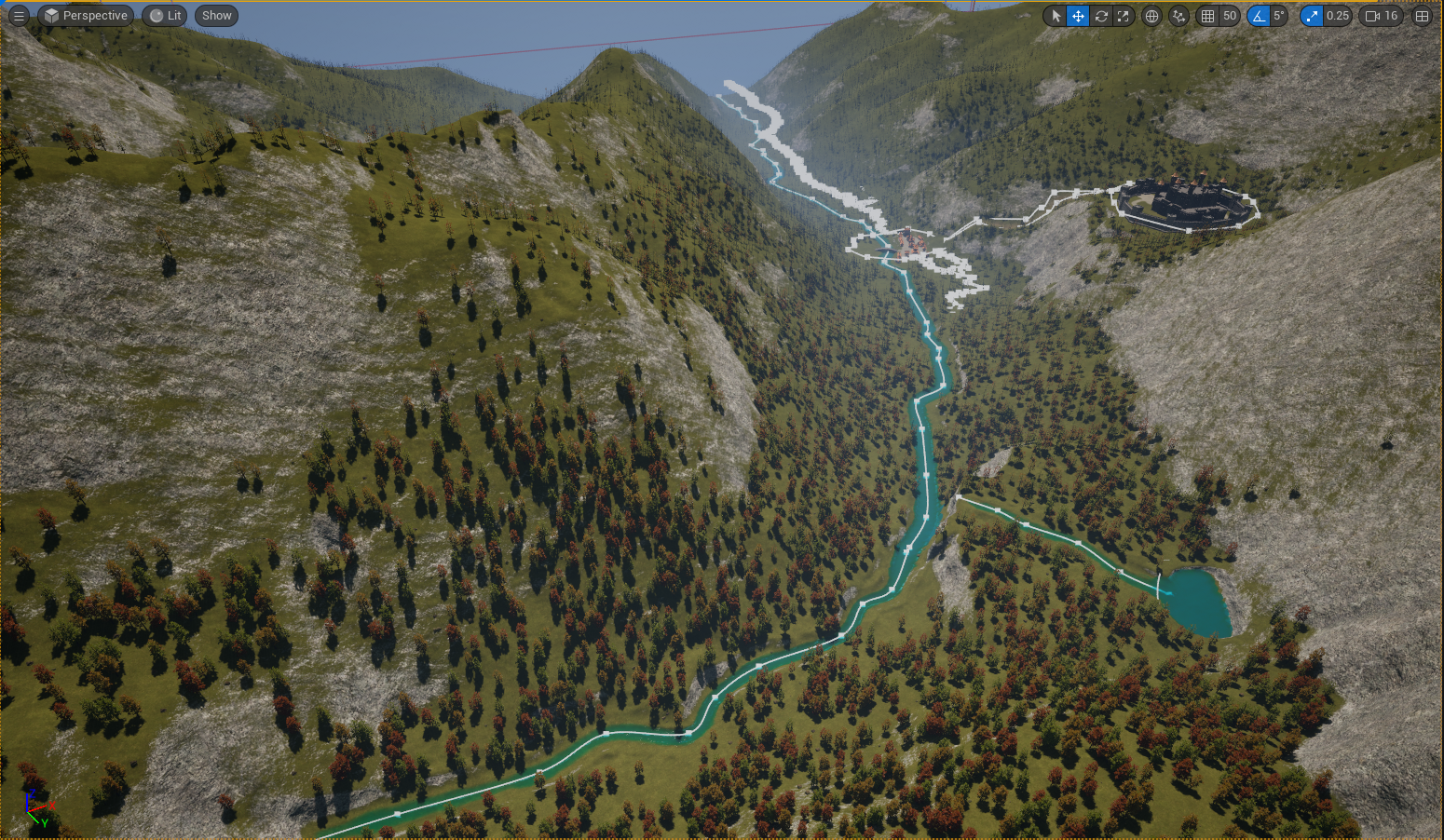Open the viewport layout grid button
This screenshot has width=1444, height=840.
1422,16
